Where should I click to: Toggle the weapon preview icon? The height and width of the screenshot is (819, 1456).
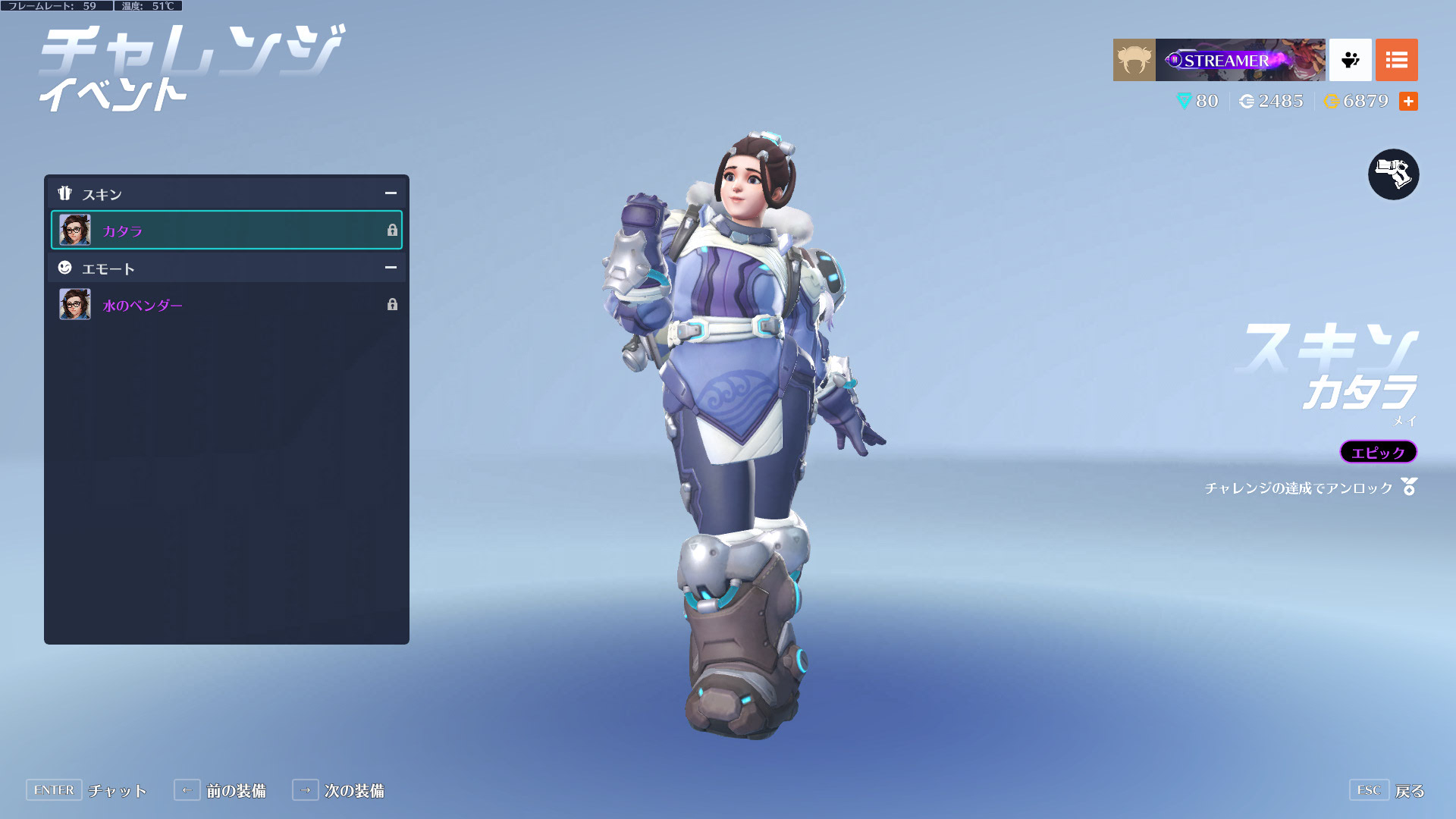pos(1393,174)
